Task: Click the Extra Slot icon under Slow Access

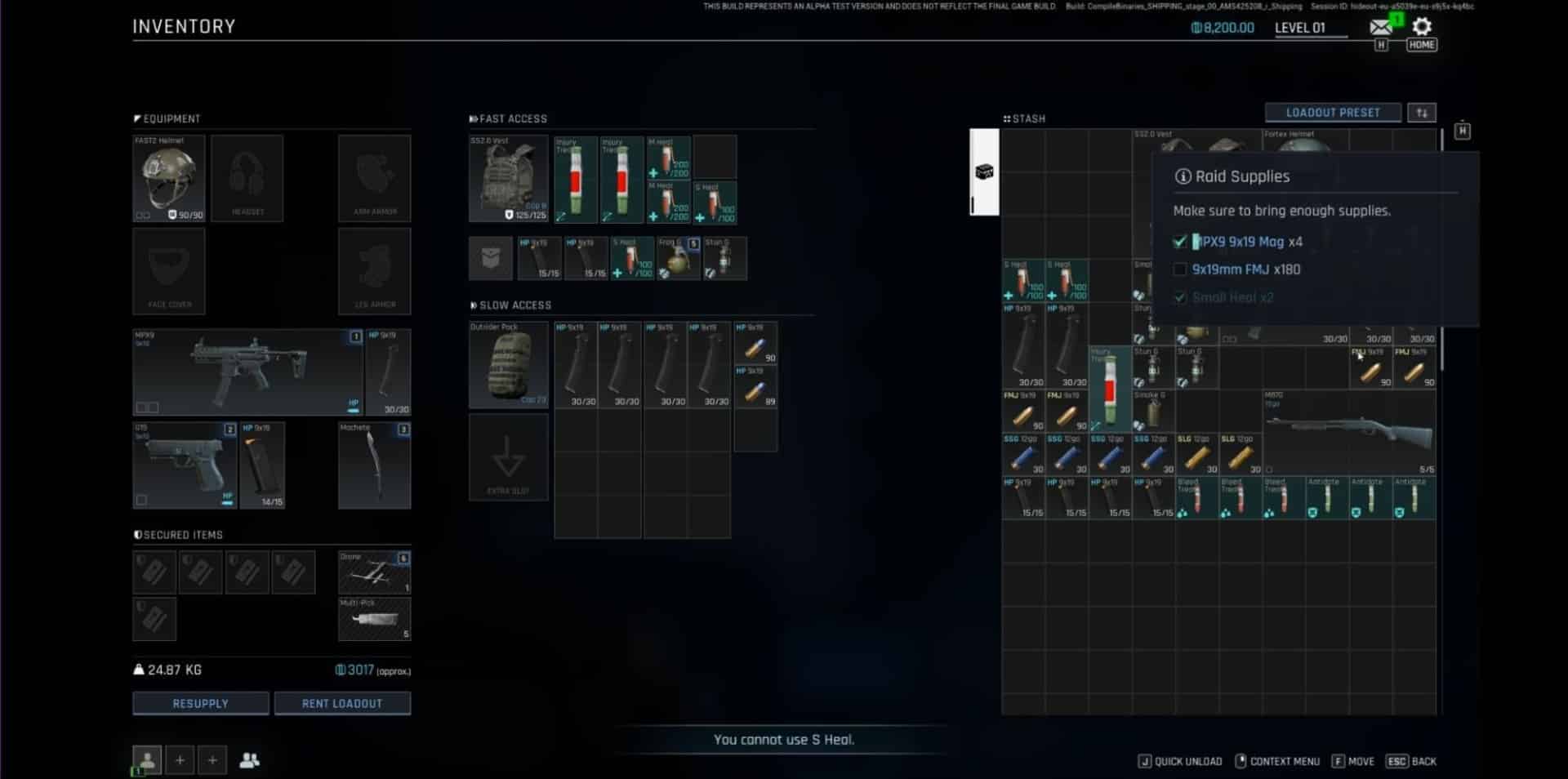Action: coord(508,456)
